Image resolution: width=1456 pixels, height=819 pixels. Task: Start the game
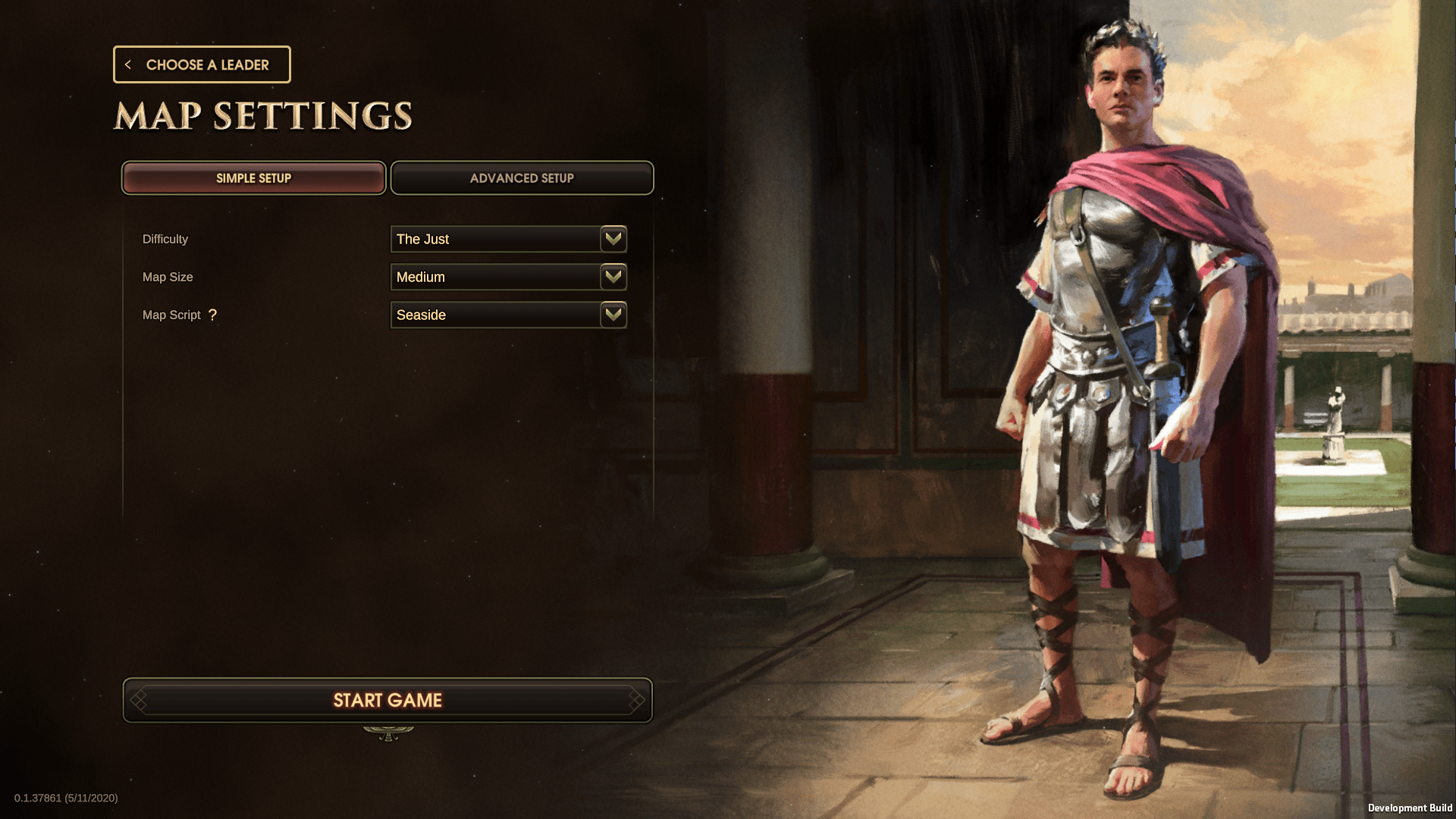(x=388, y=700)
